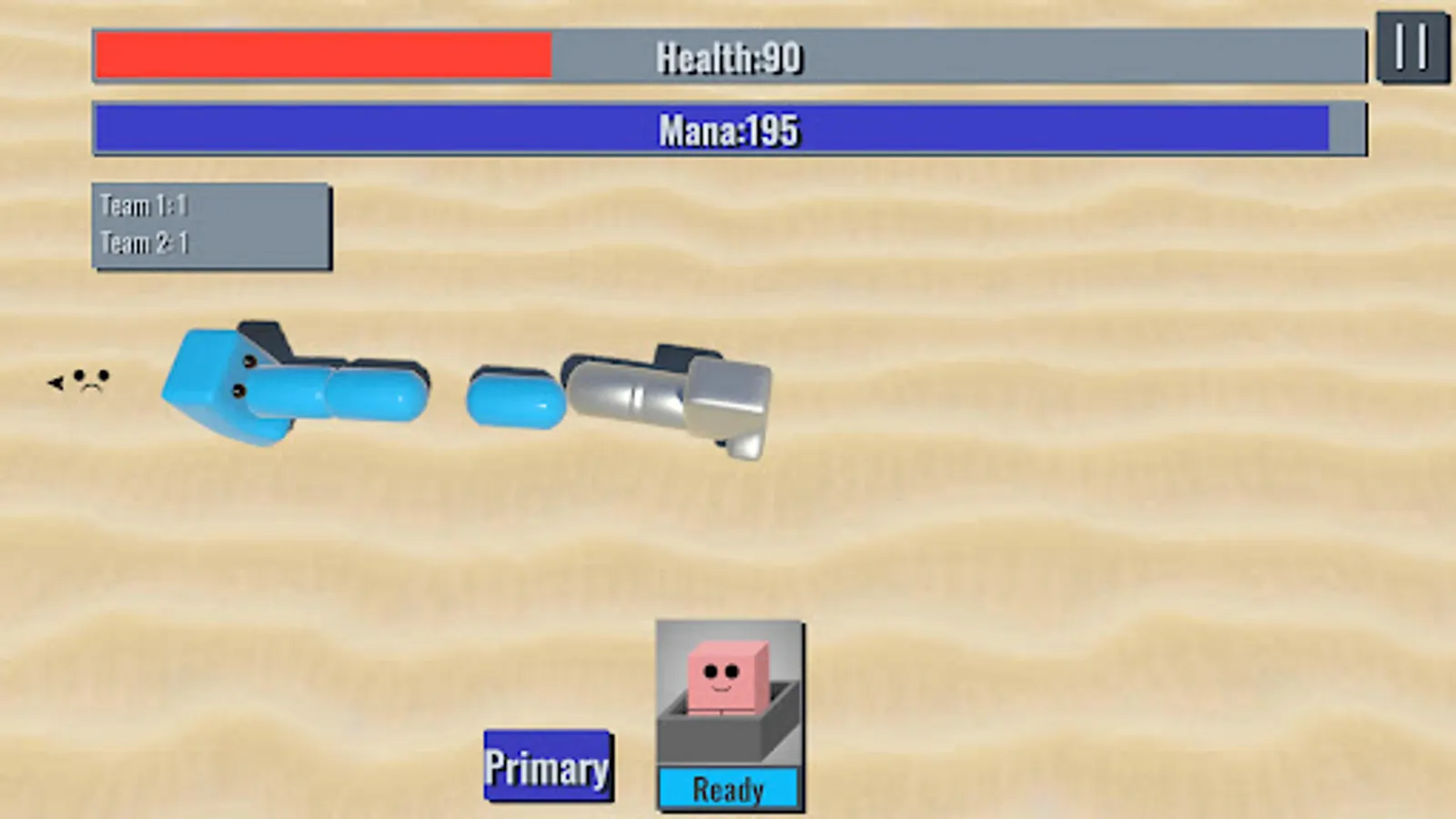Toggle the Ready status
Screen dimensions: 1456x819
coord(726,789)
